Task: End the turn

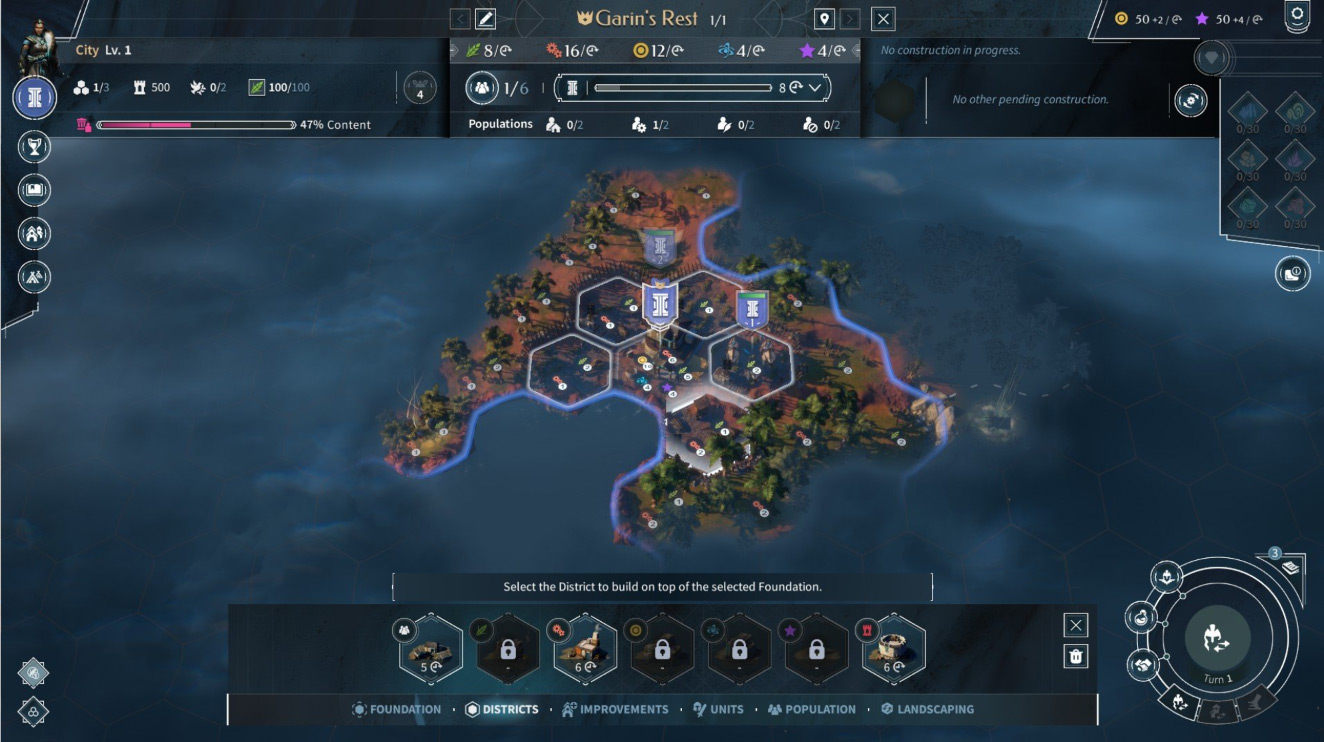Action: 1217,639
